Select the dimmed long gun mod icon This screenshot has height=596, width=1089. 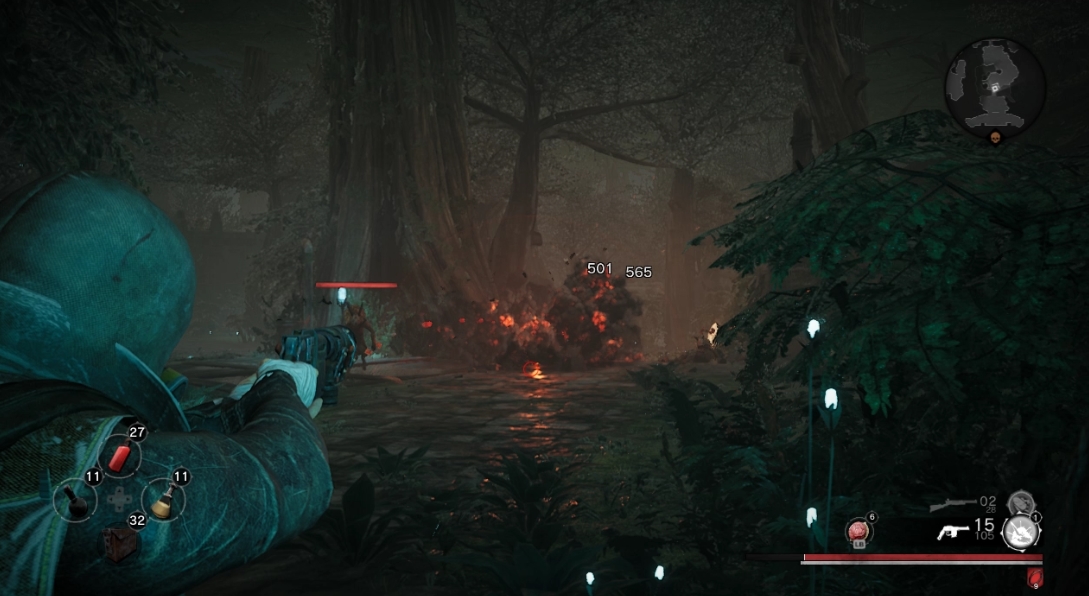[1019, 503]
